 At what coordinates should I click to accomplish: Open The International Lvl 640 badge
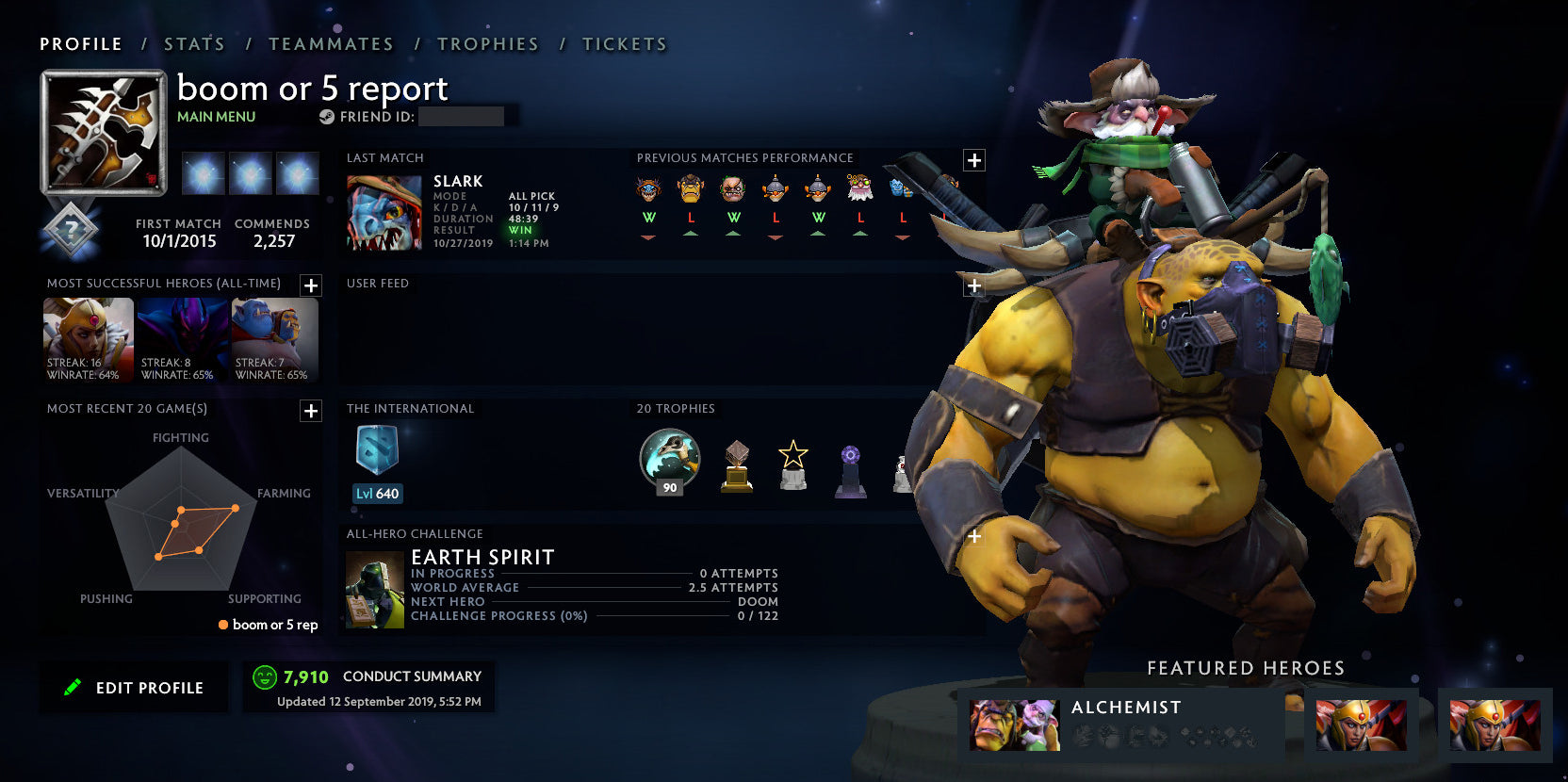(376, 459)
